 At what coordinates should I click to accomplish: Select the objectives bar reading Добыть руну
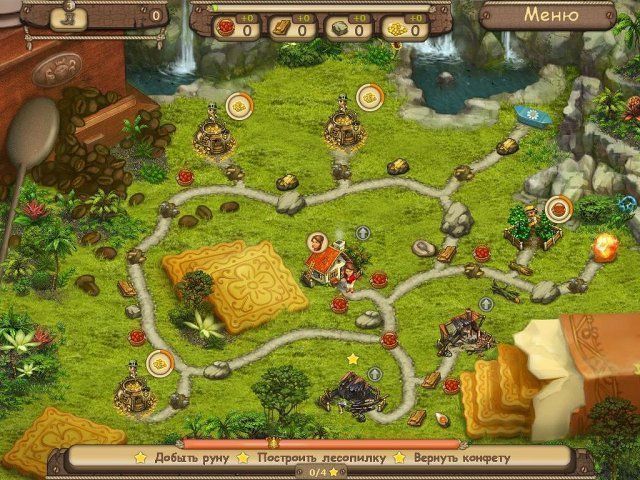(x=182, y=458)
